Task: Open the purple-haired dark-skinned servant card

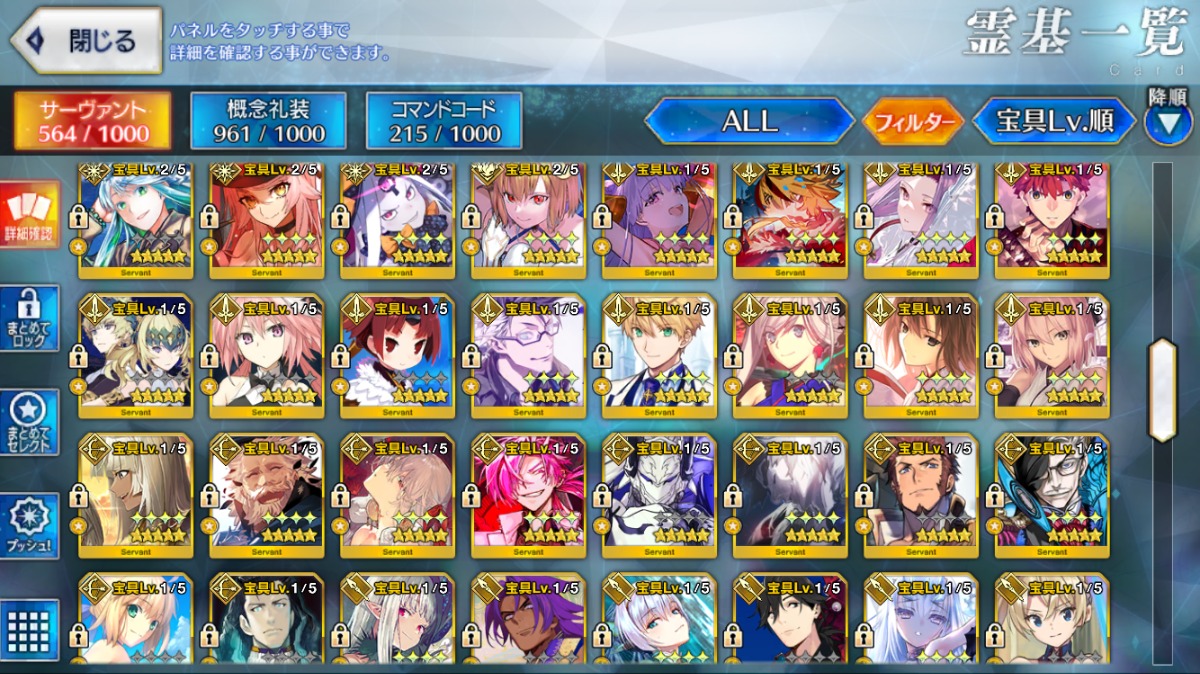Action: [528, 622]
